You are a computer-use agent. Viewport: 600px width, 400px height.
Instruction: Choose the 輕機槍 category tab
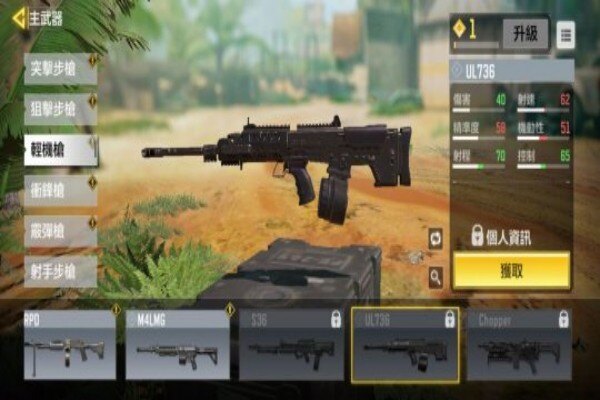click(x=60, y=150)
